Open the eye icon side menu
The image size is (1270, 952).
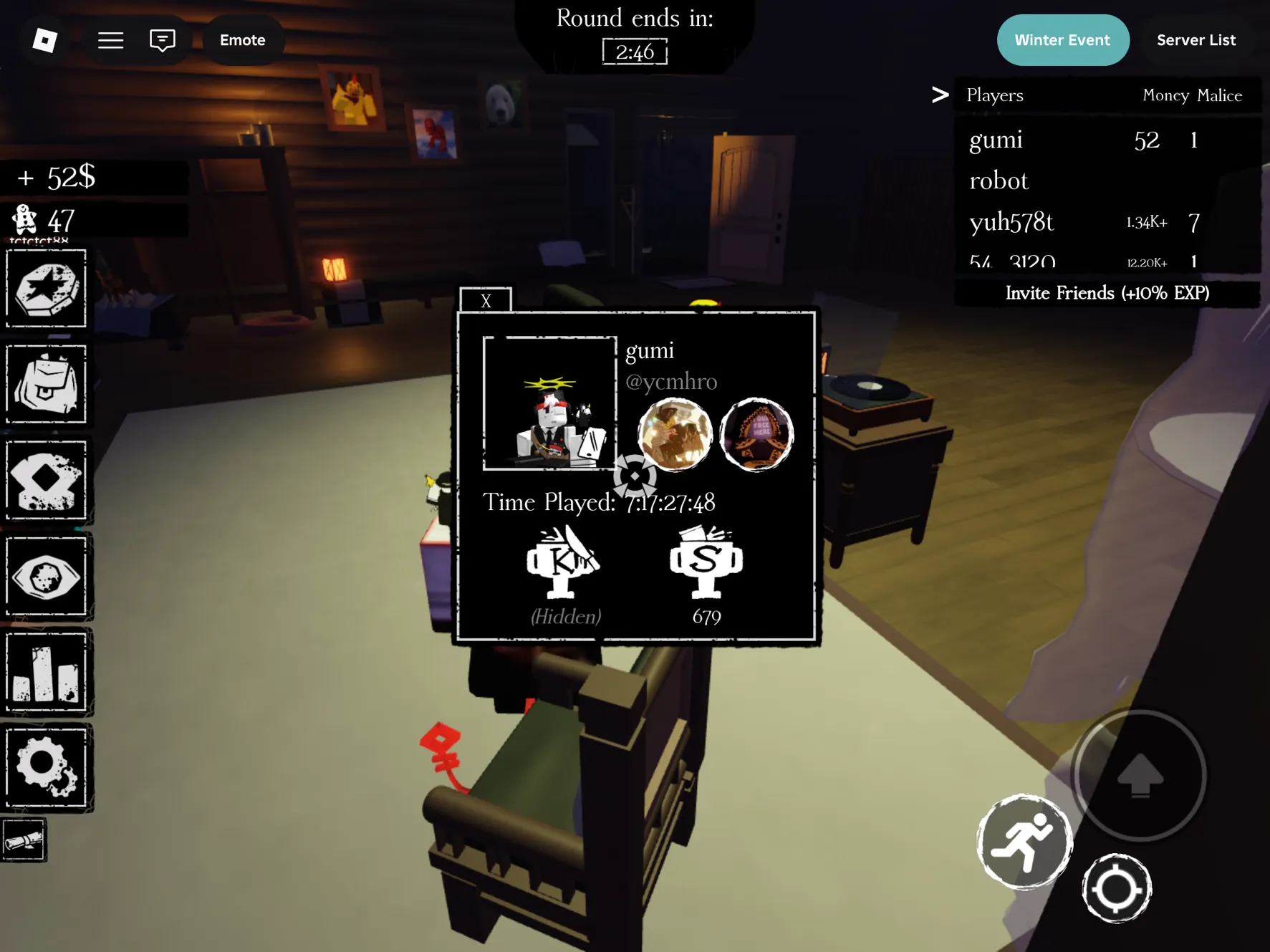click(x=47, y=577)
